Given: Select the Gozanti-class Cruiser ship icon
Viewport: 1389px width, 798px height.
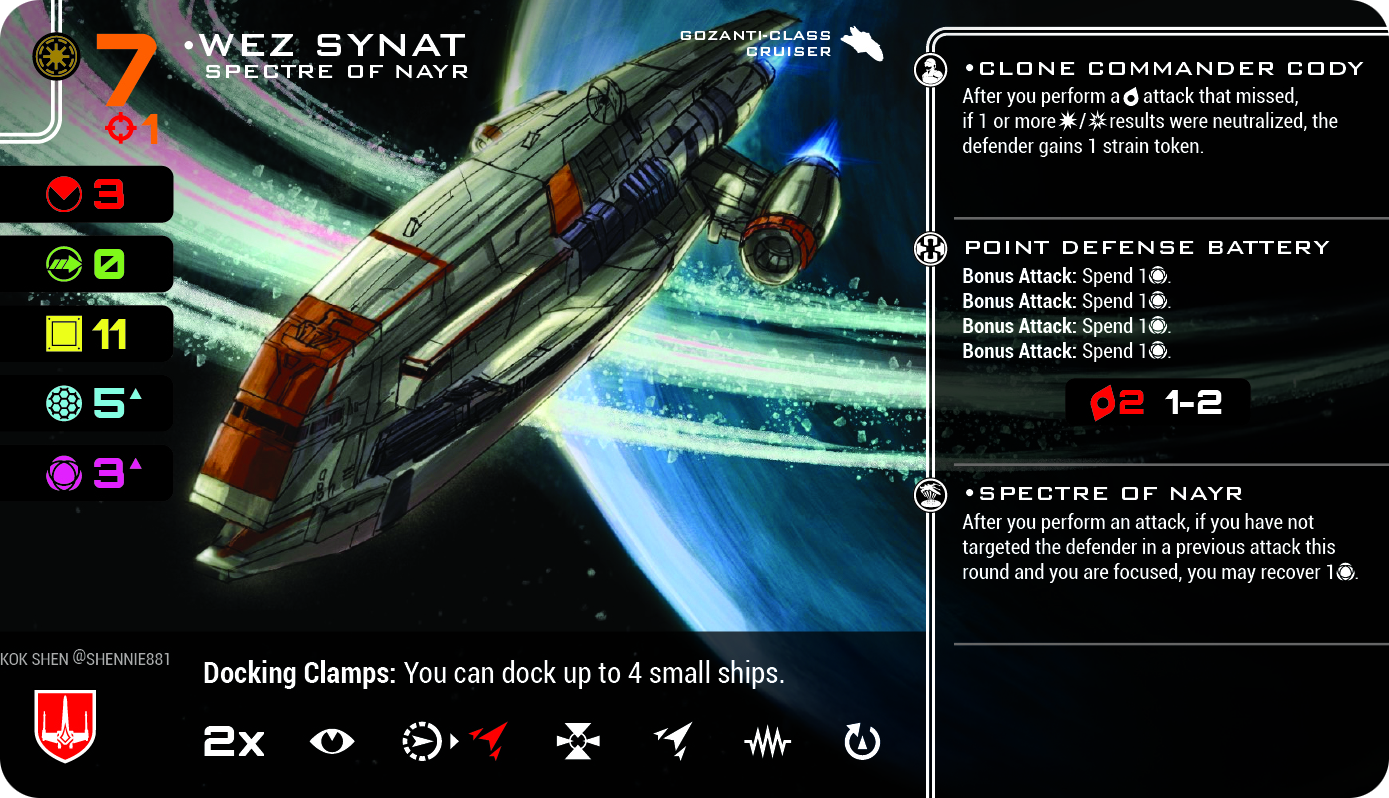Looking at the screenshot, I should pos(862,44).
